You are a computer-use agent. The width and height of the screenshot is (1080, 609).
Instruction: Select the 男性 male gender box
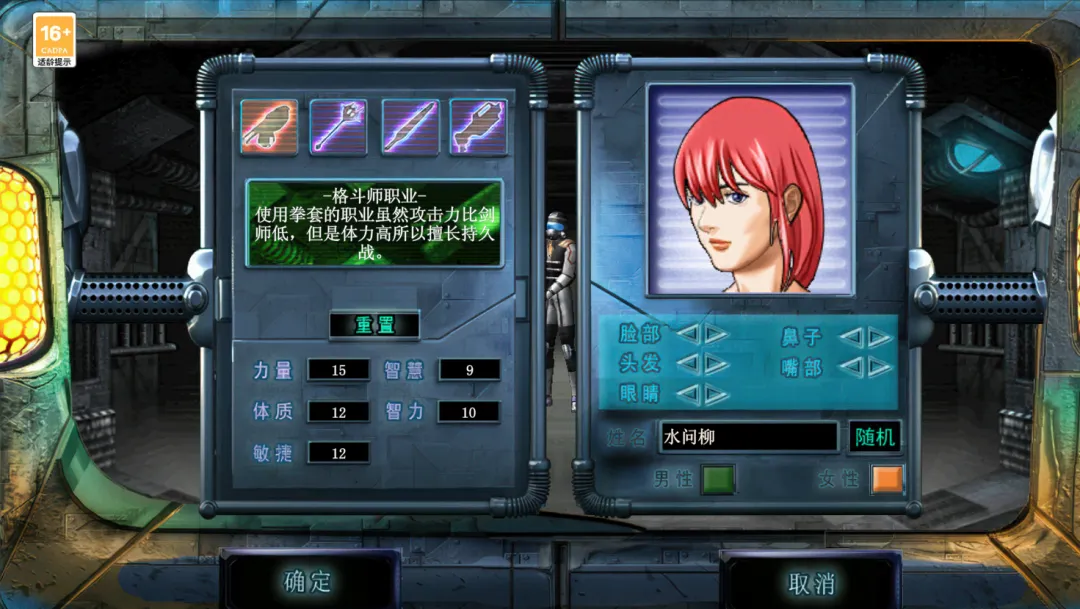coord(717,479)
